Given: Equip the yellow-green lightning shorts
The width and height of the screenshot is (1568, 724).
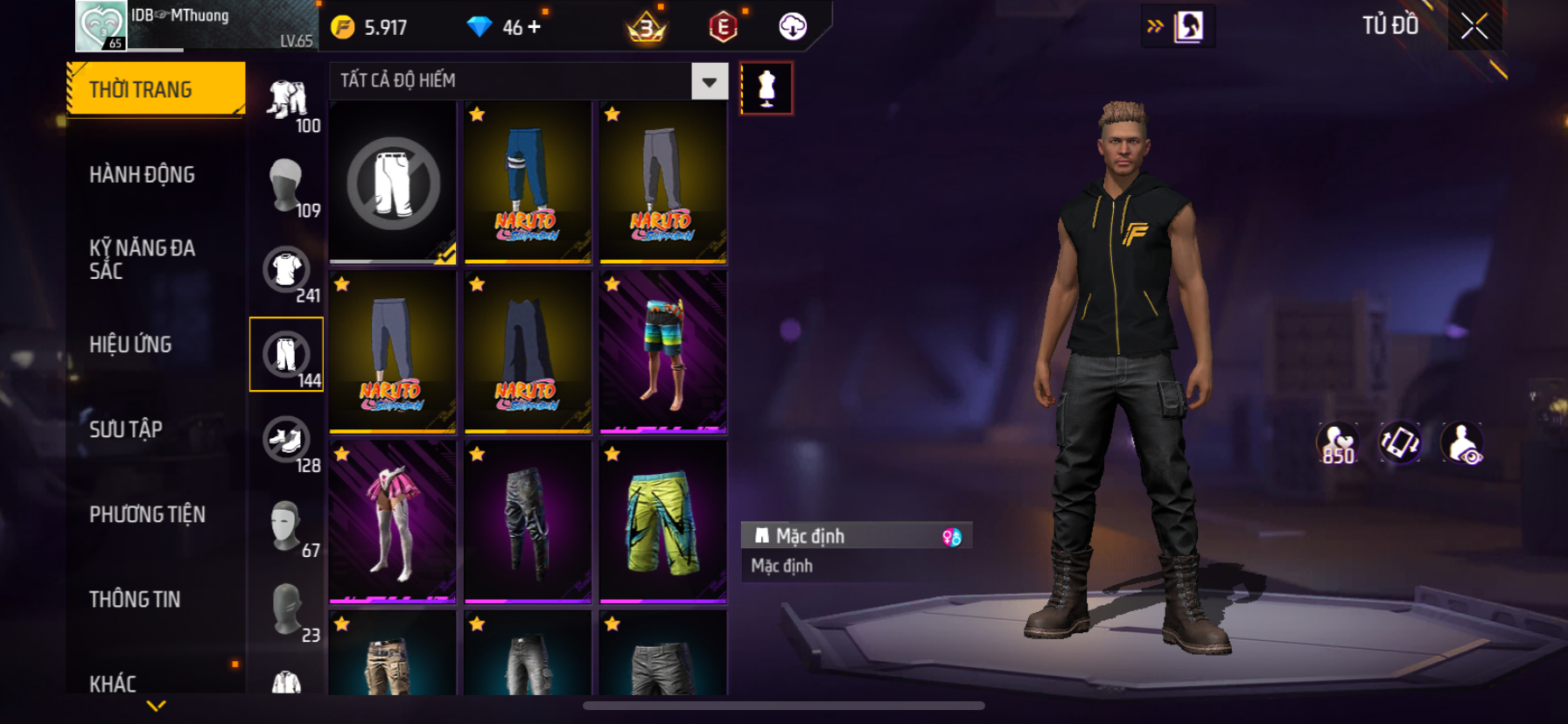Looking at the screenshot, I should [x=663, y=522].
